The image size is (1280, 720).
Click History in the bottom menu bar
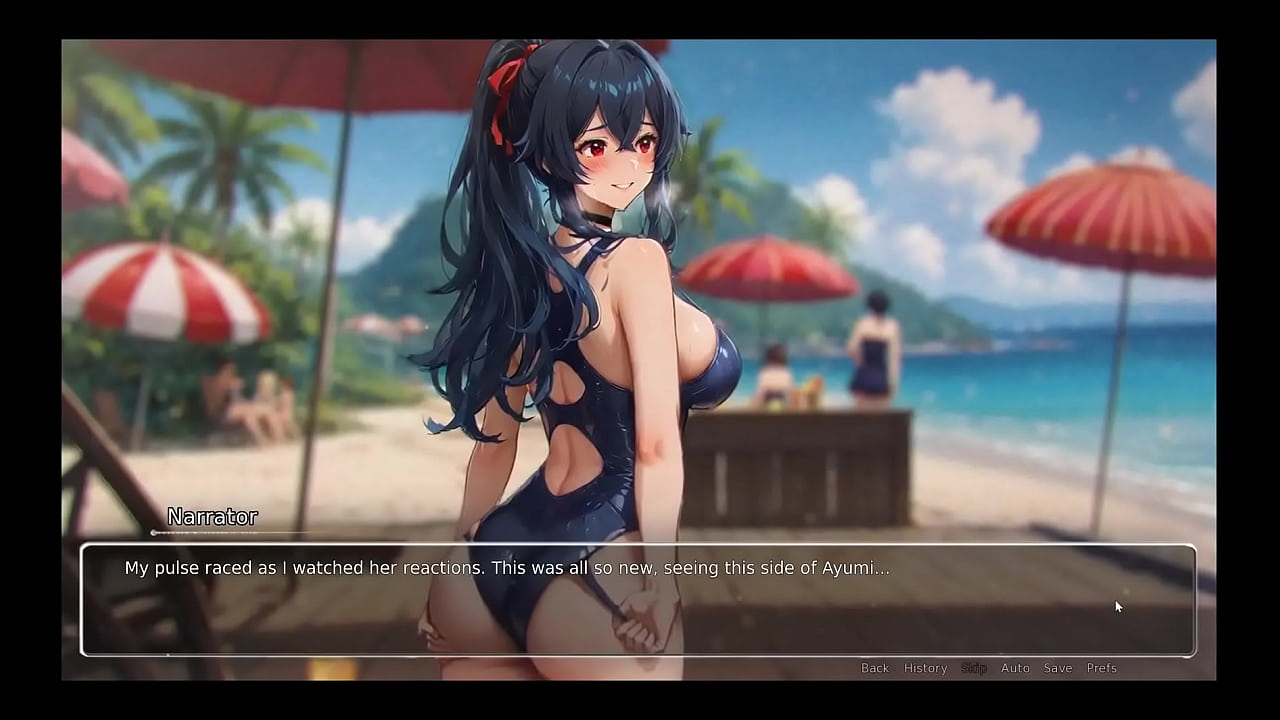tap(925, 668)
